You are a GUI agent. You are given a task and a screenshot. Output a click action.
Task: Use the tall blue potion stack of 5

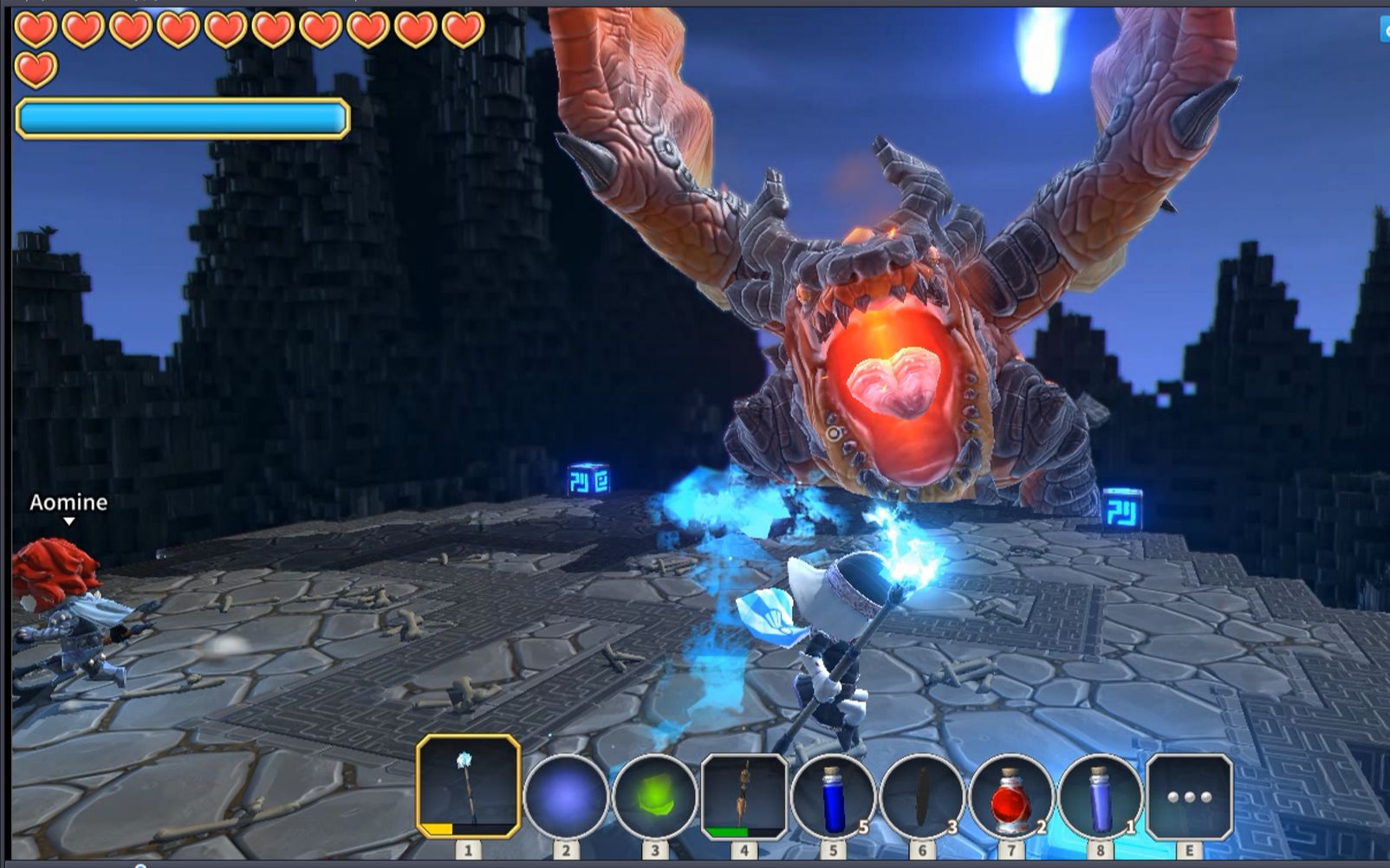tap(833, 796)
